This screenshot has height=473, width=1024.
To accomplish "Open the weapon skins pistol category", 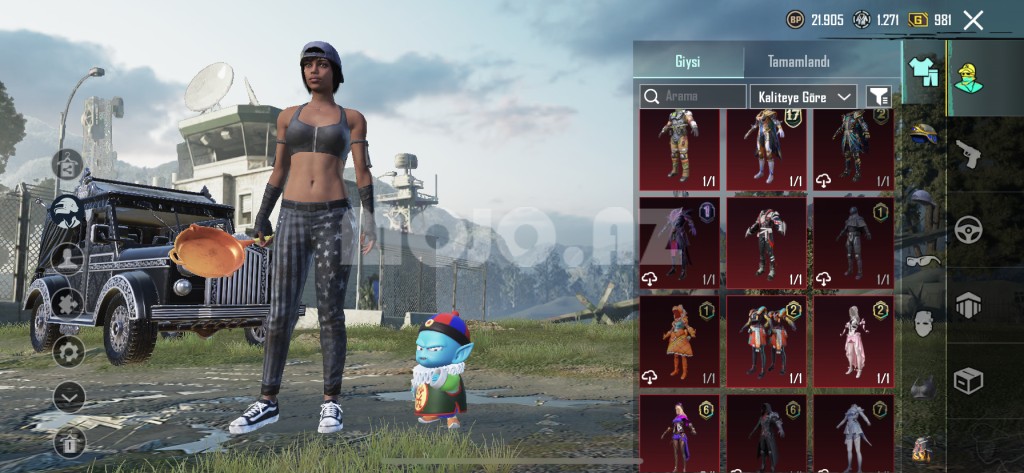I will 968,153.
